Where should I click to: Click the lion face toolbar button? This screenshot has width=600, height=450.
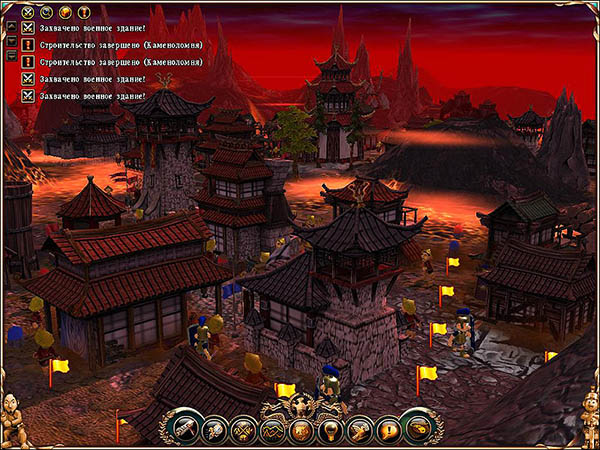(301, 431)
